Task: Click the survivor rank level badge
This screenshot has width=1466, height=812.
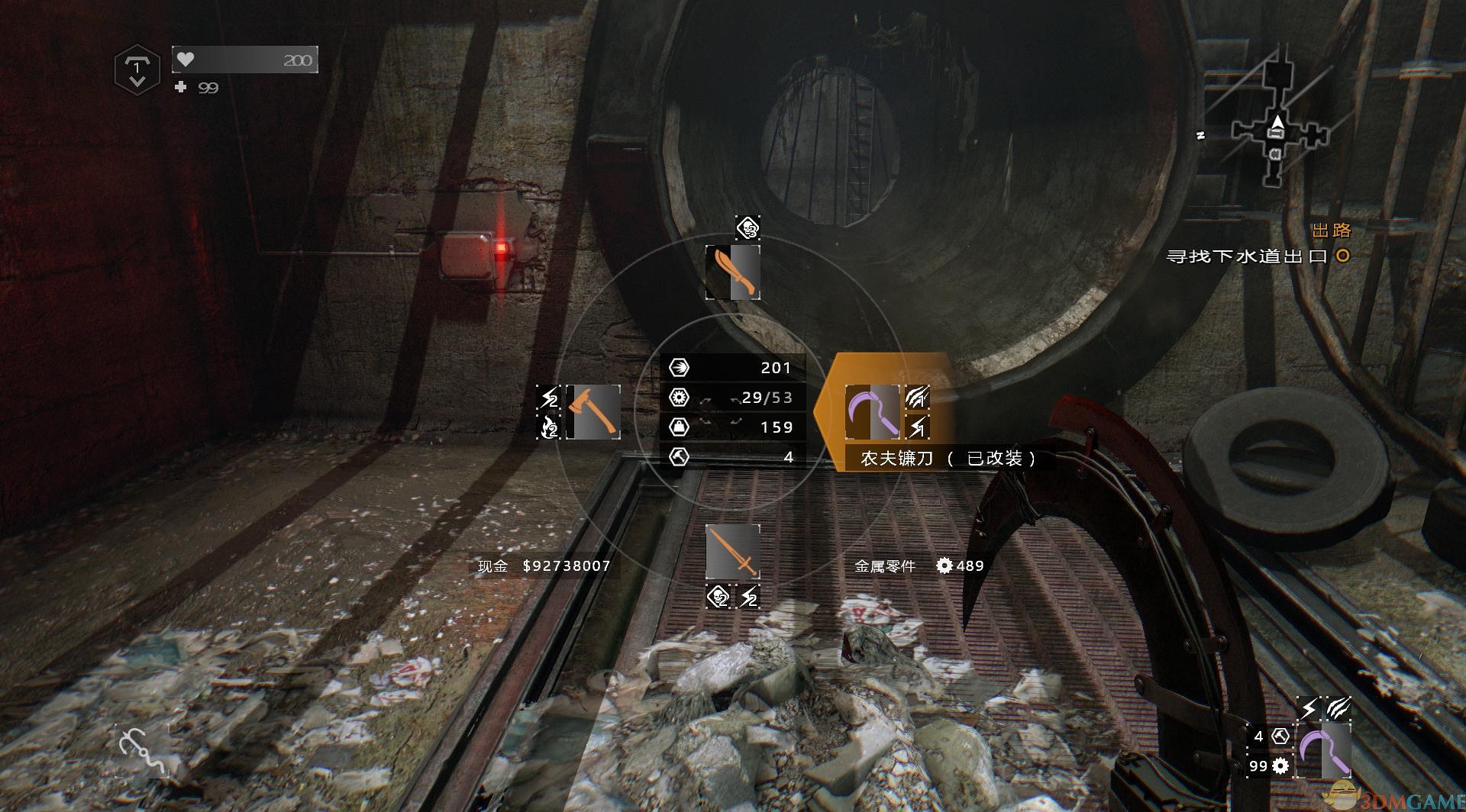Action: coord(137,70)
